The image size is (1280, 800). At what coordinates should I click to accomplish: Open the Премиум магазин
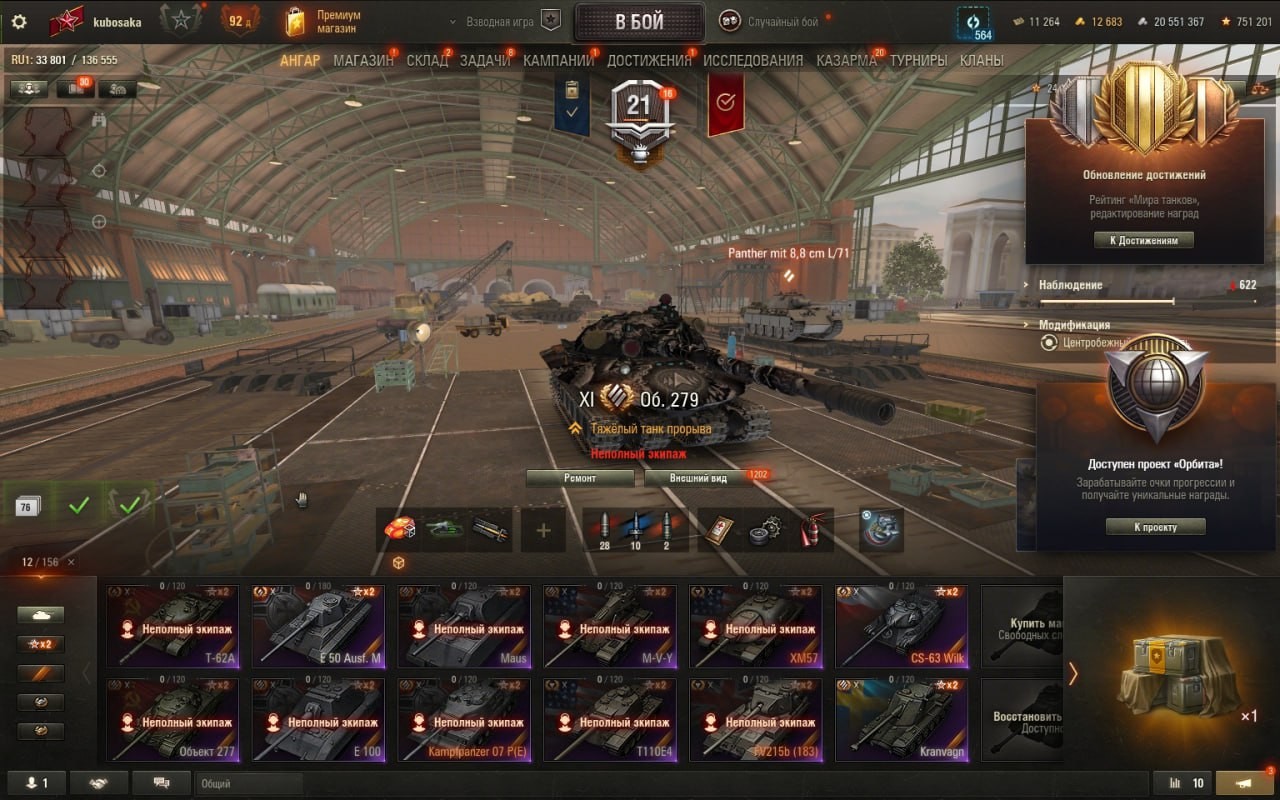click(322, 21)
